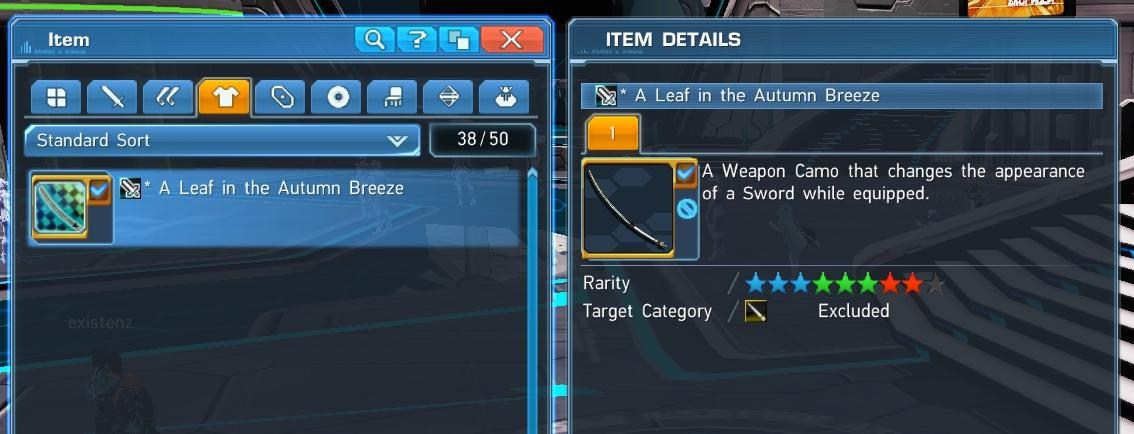1134x434 pixels.
Task: Click the sword camo preview in Item Details
Action: click(x=628, y=209)
